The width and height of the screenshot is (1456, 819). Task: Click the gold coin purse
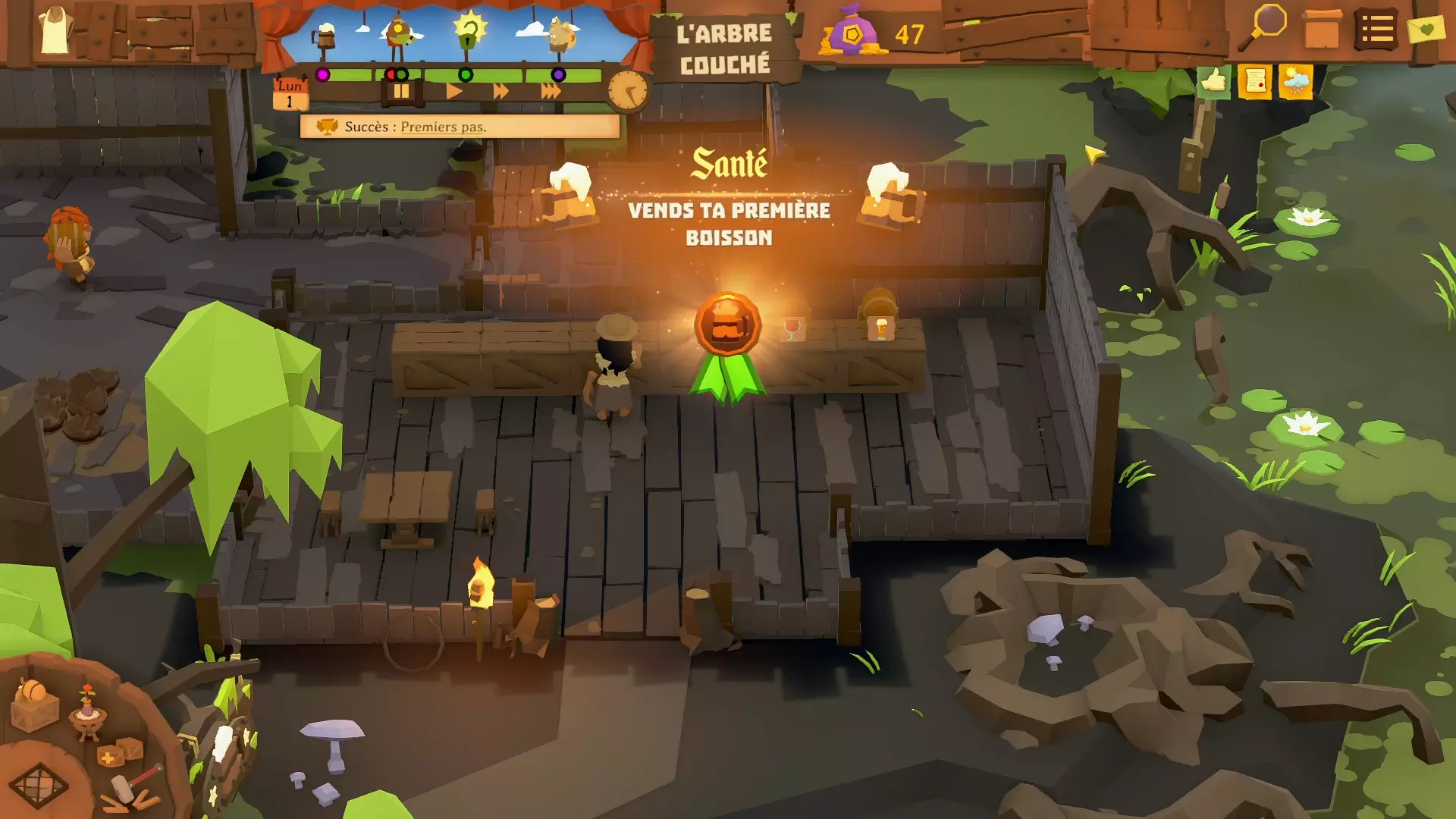pyautogui.click(x=852, y=33)
